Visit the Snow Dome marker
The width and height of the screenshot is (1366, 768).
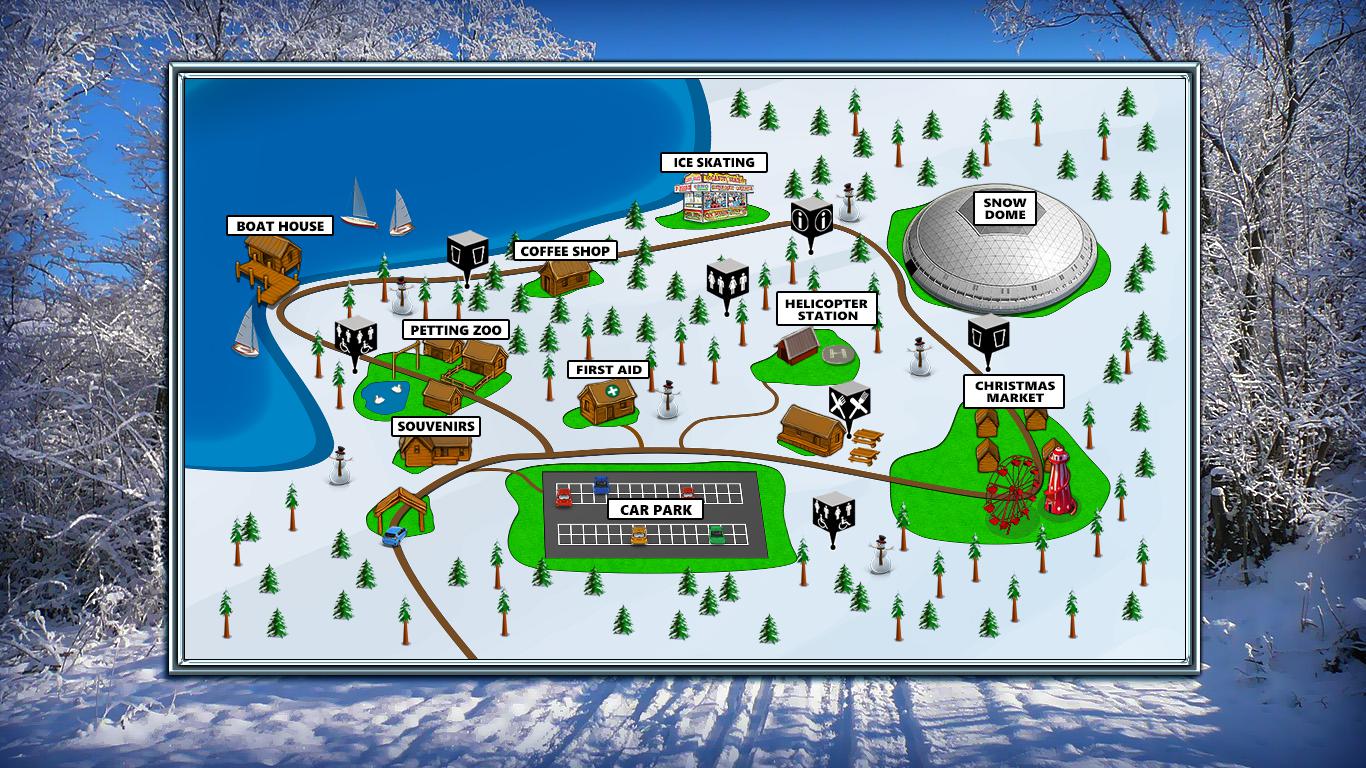tap(1004, 209)
